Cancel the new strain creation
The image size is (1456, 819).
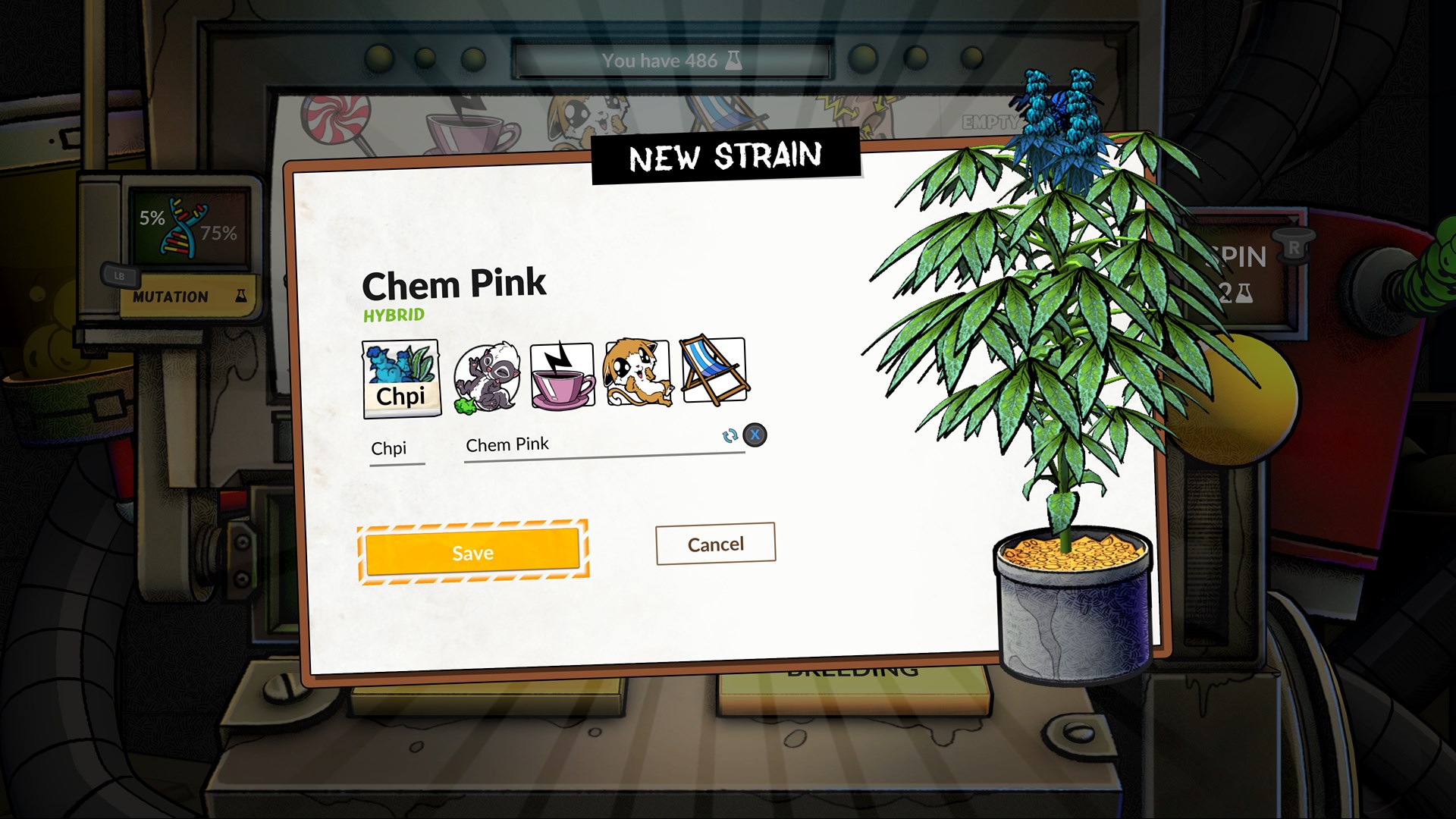pyautogui.click(x=714, y=543)
